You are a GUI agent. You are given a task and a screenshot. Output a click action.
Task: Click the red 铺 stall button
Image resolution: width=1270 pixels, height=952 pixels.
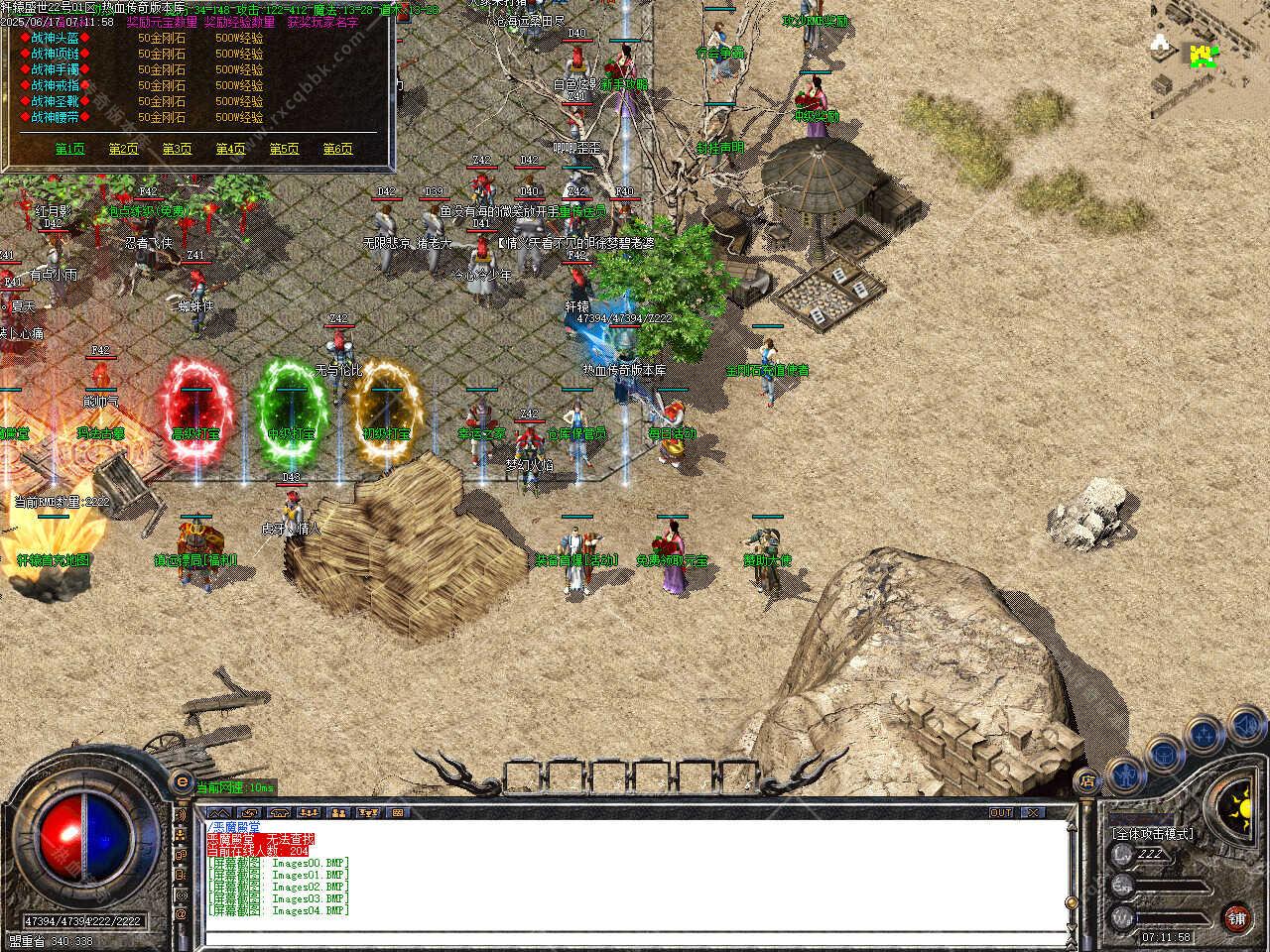pyautogui.click(x=1236, y=917)
